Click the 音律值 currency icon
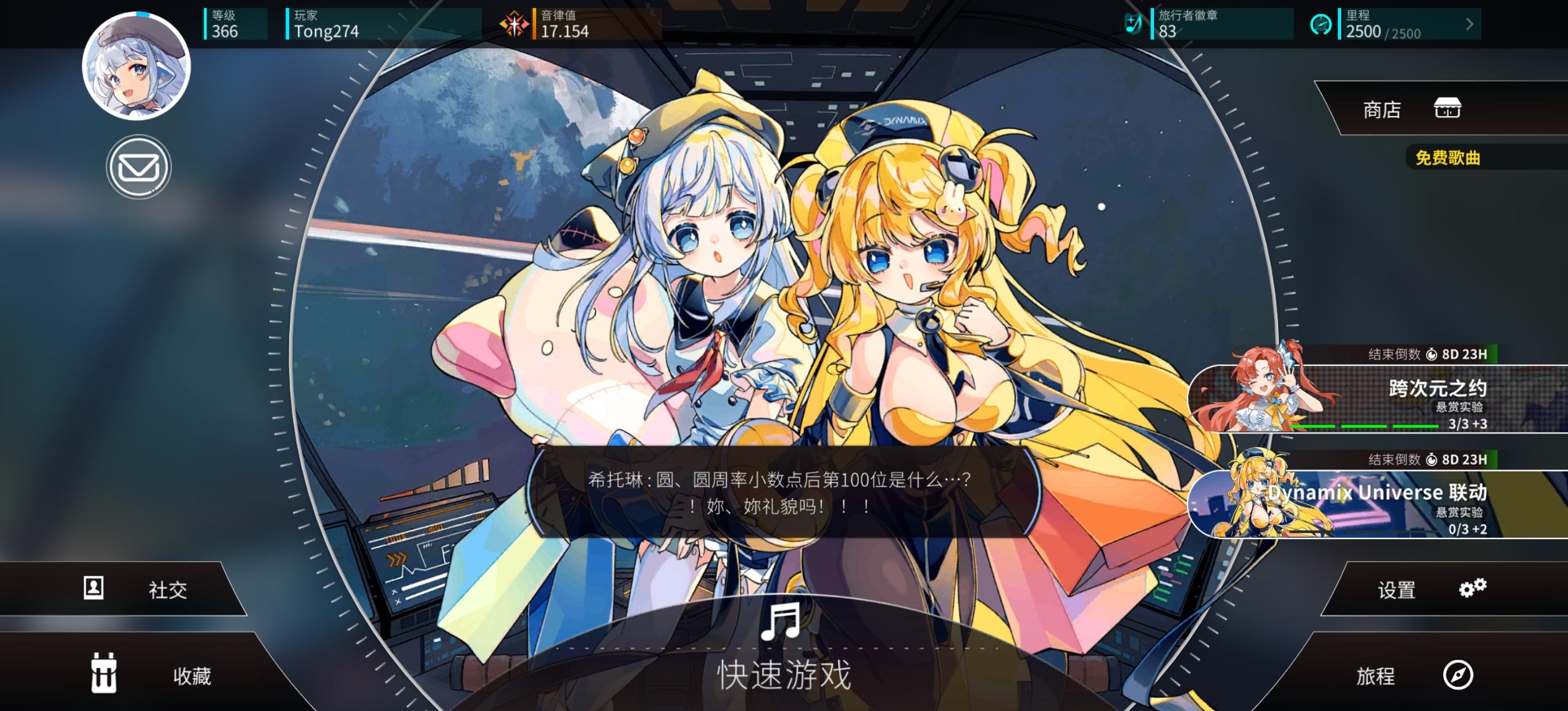The image size is (1568, 711). pyautogui.click(x=515, y=24)
